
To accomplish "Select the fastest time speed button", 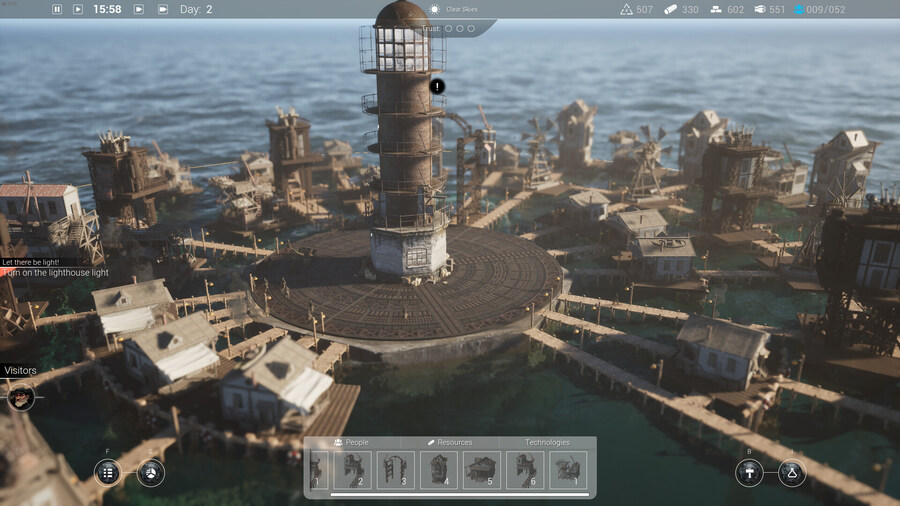I will pos(162,9).
